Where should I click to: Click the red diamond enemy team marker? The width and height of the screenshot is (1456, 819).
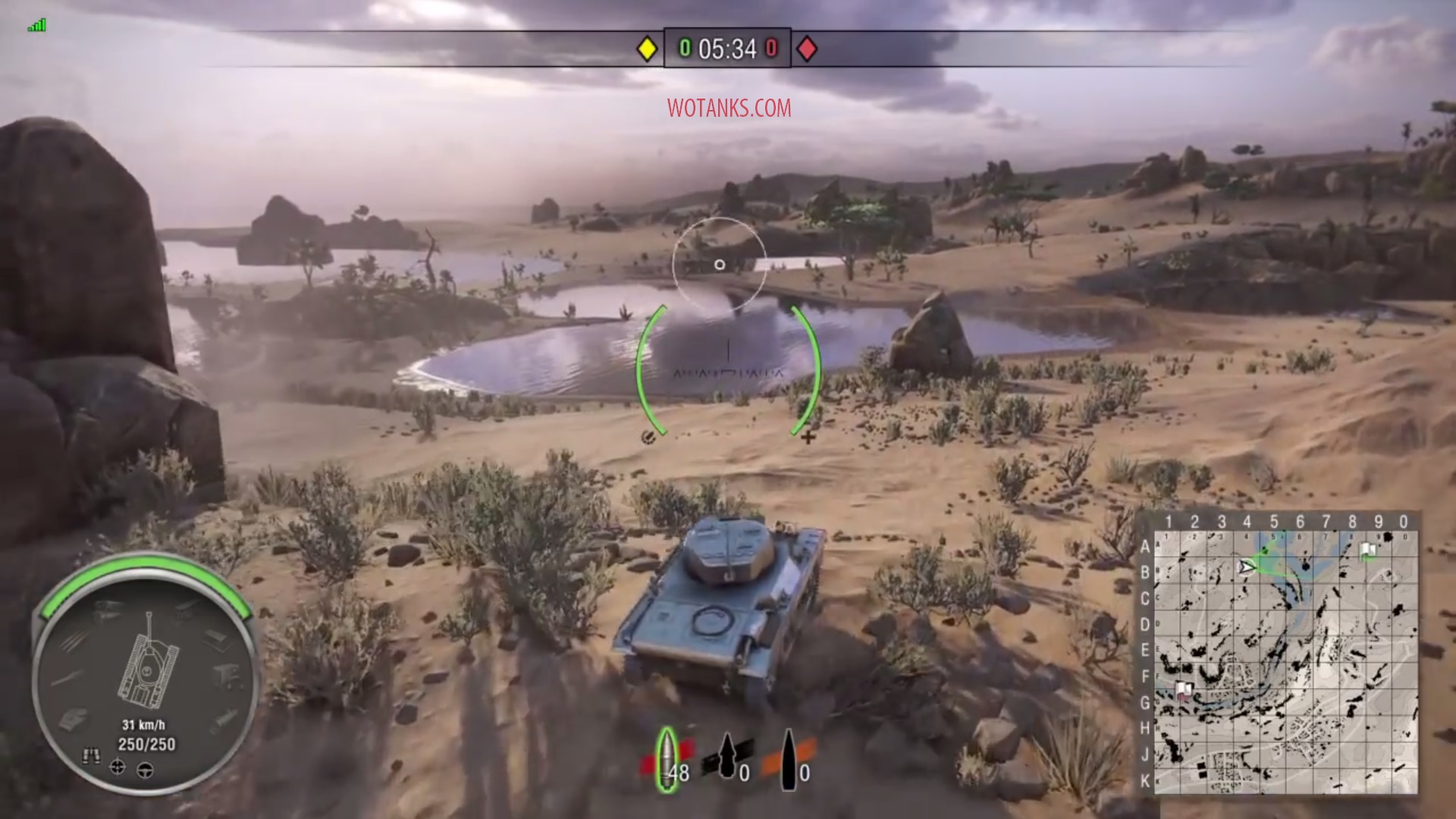[807, 49]
